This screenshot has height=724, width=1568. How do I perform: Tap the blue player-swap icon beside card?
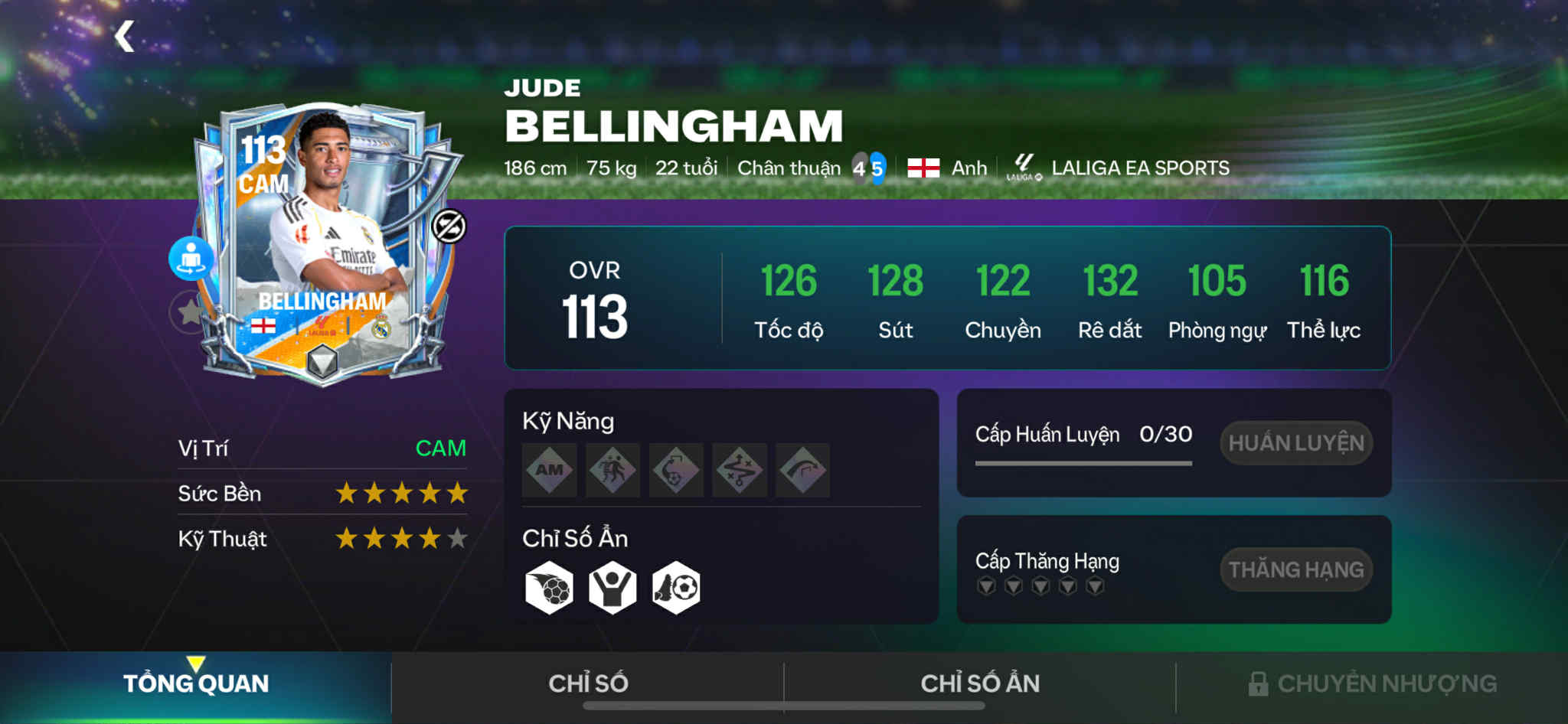click(x=191, y=259)
